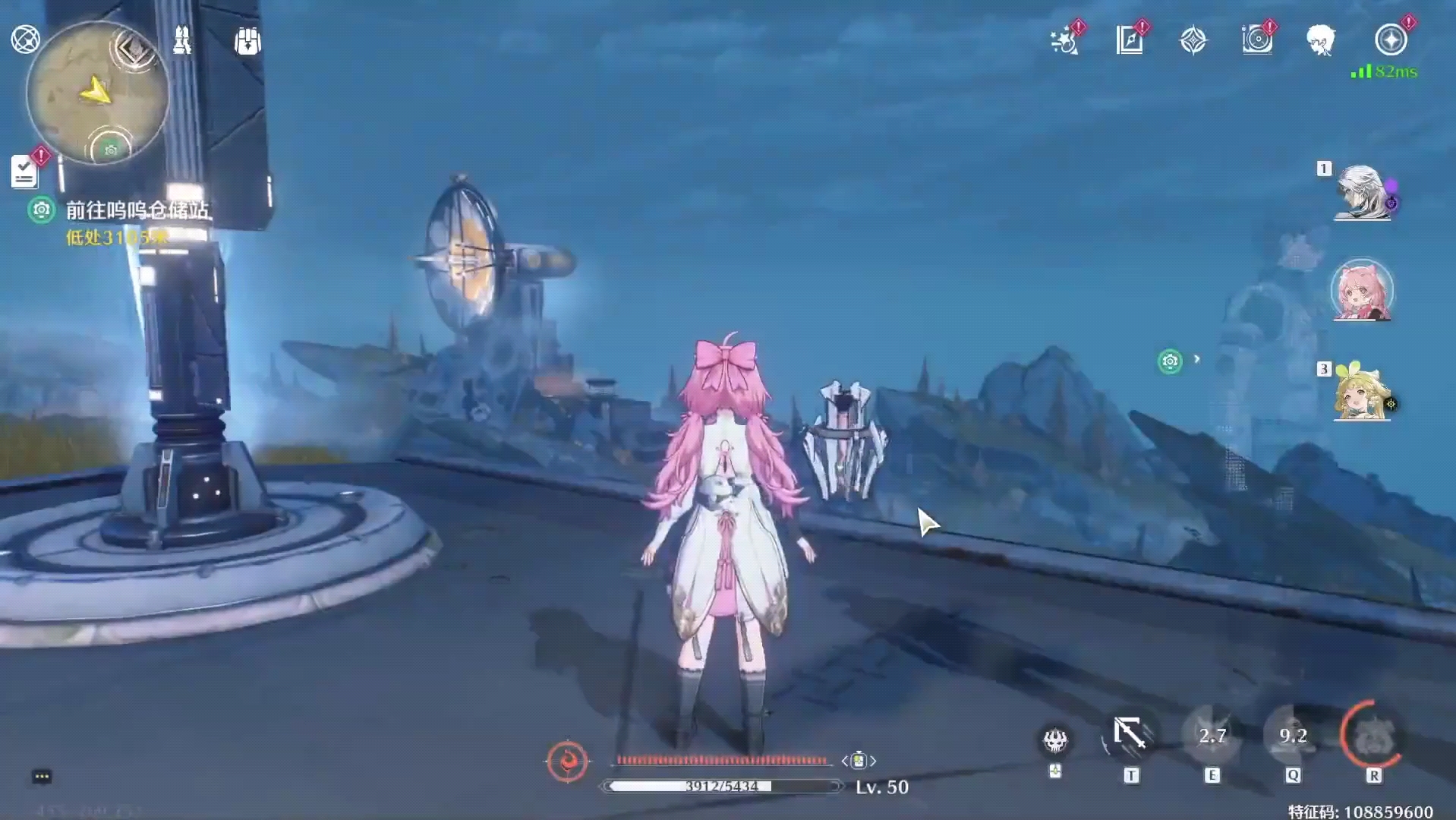1456x820 pixels.
Task: Open the terminal globe icon
Action: click(x=25, y=39)
